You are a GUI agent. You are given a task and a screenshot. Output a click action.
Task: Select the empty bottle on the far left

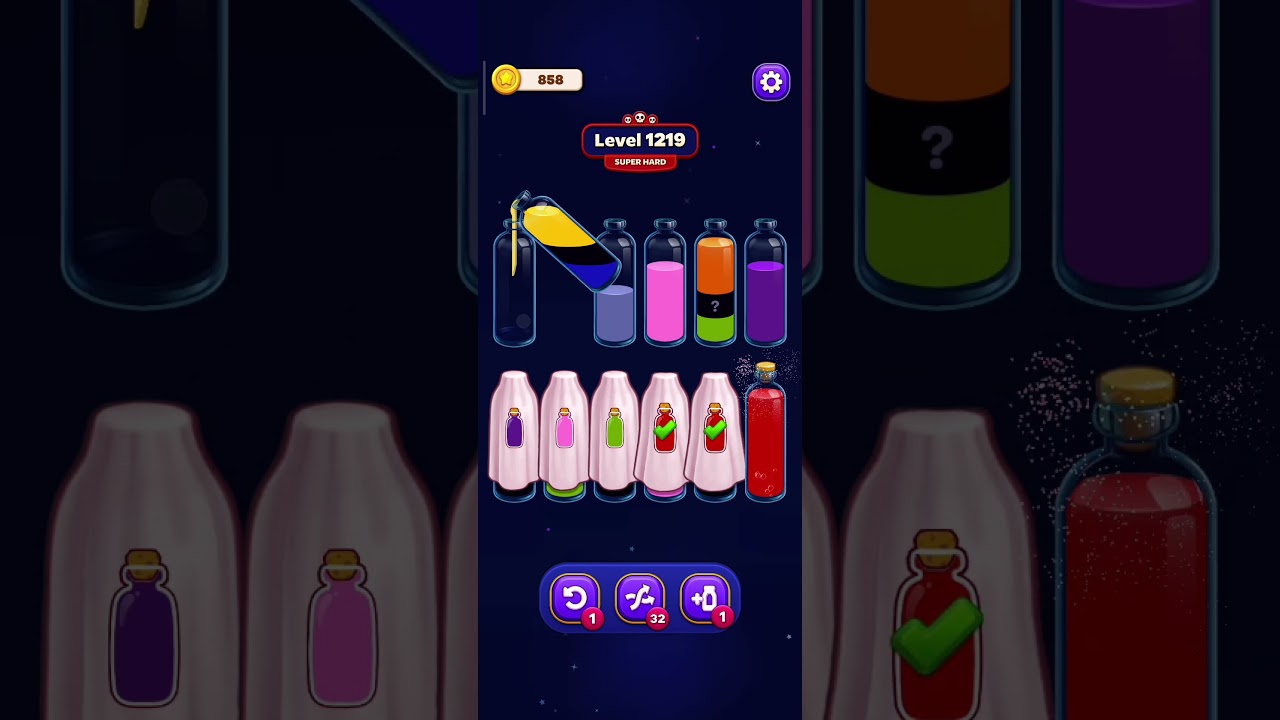point(514,290)
